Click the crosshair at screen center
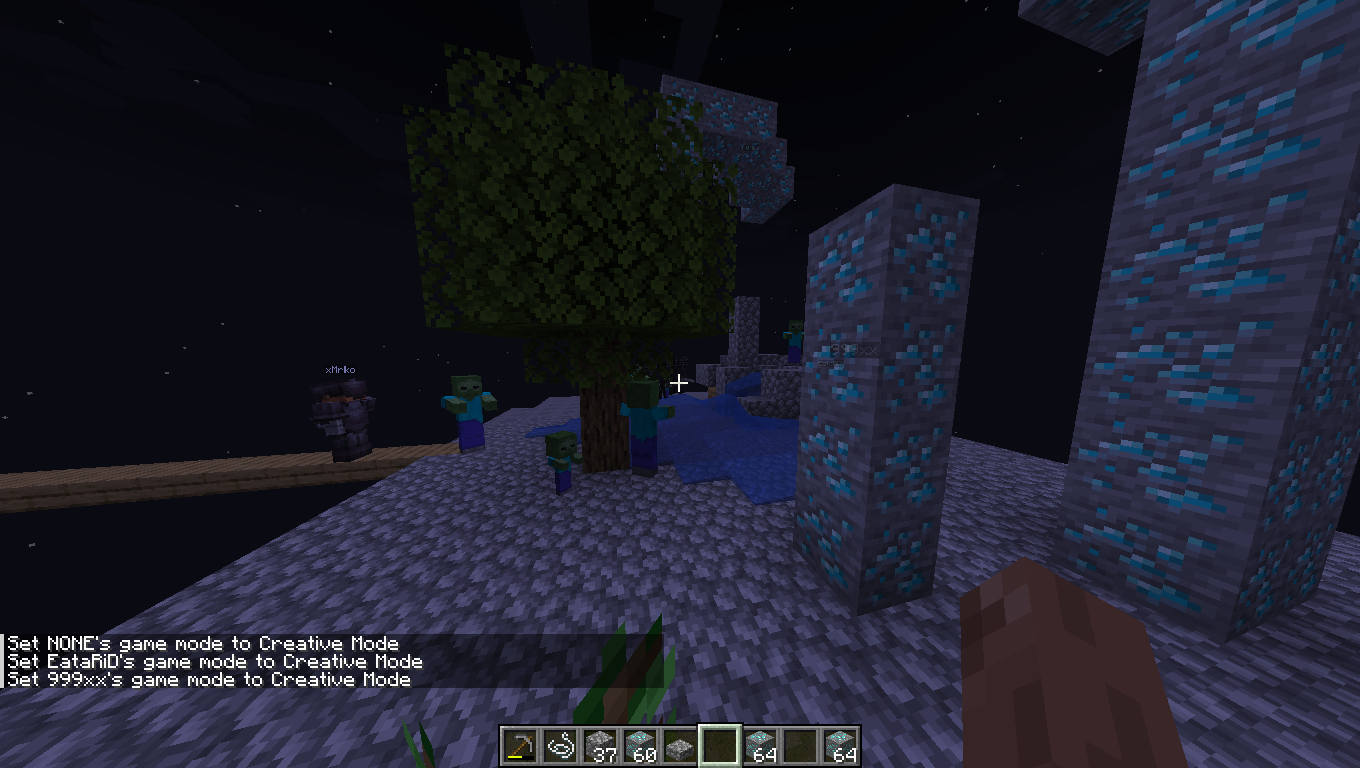Screen dimensions: 1360x768 coord(679,382)
